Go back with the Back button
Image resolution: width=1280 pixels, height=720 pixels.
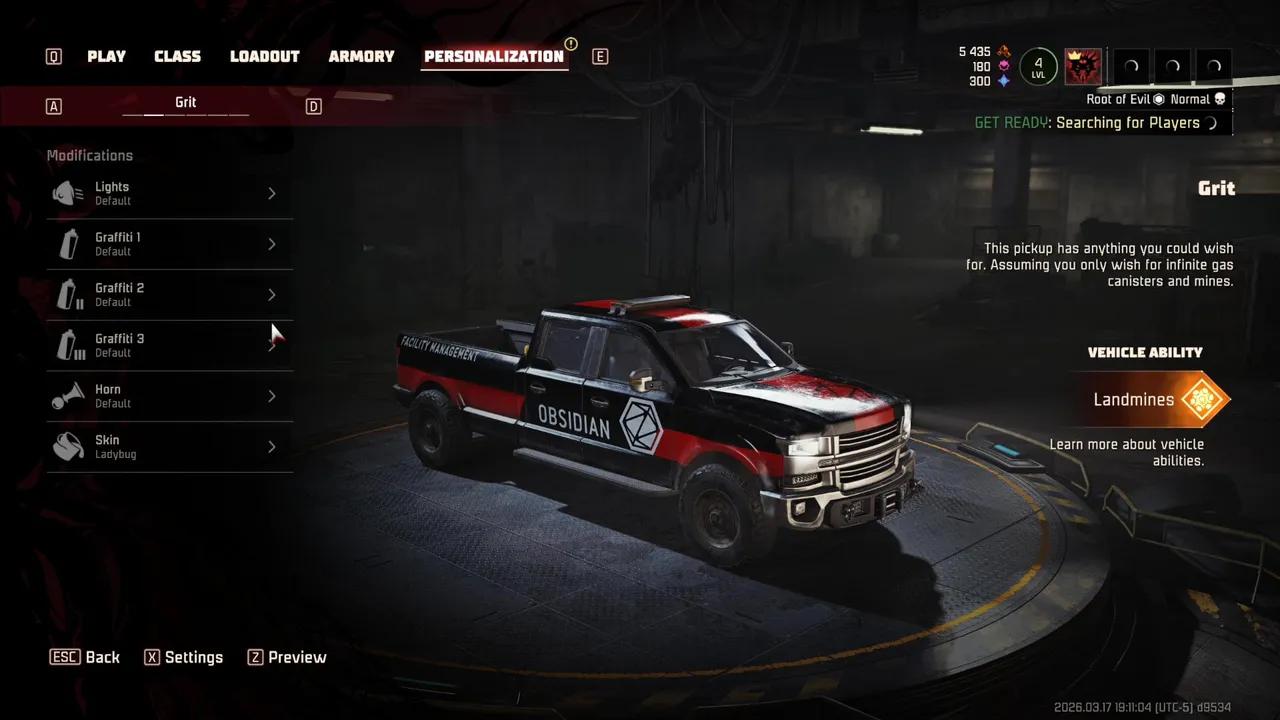pos(86,657)
